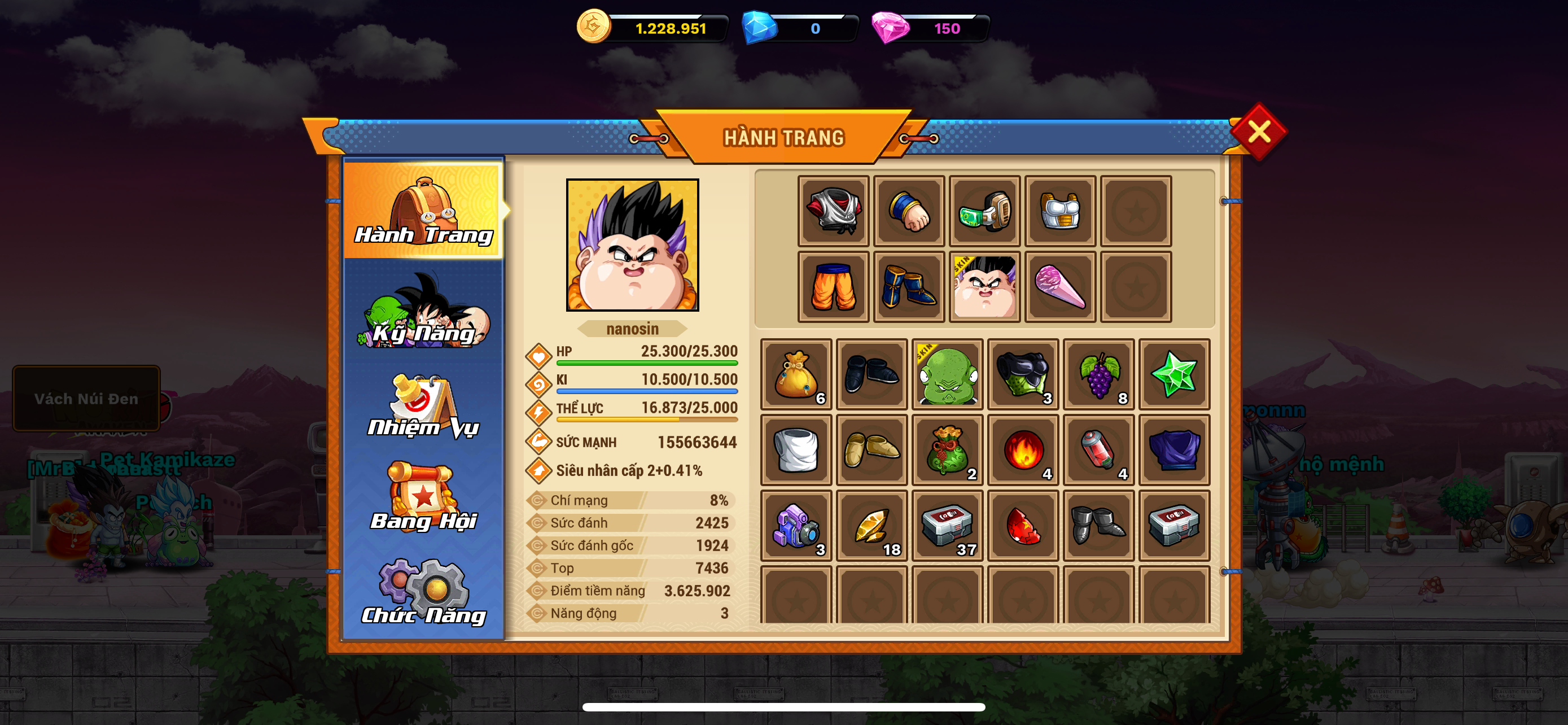Select the Hành Trang backpack tab
This screenshot has height=725, width=1568.
[424, 211]
